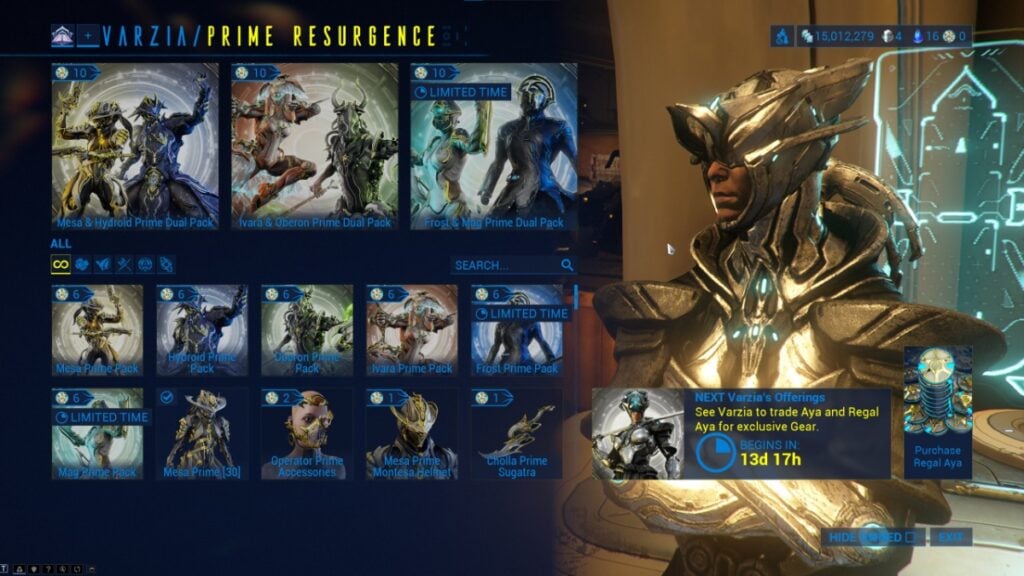
Task: Choose the Mag Prime Pack
Action: [x=97, y=434]
